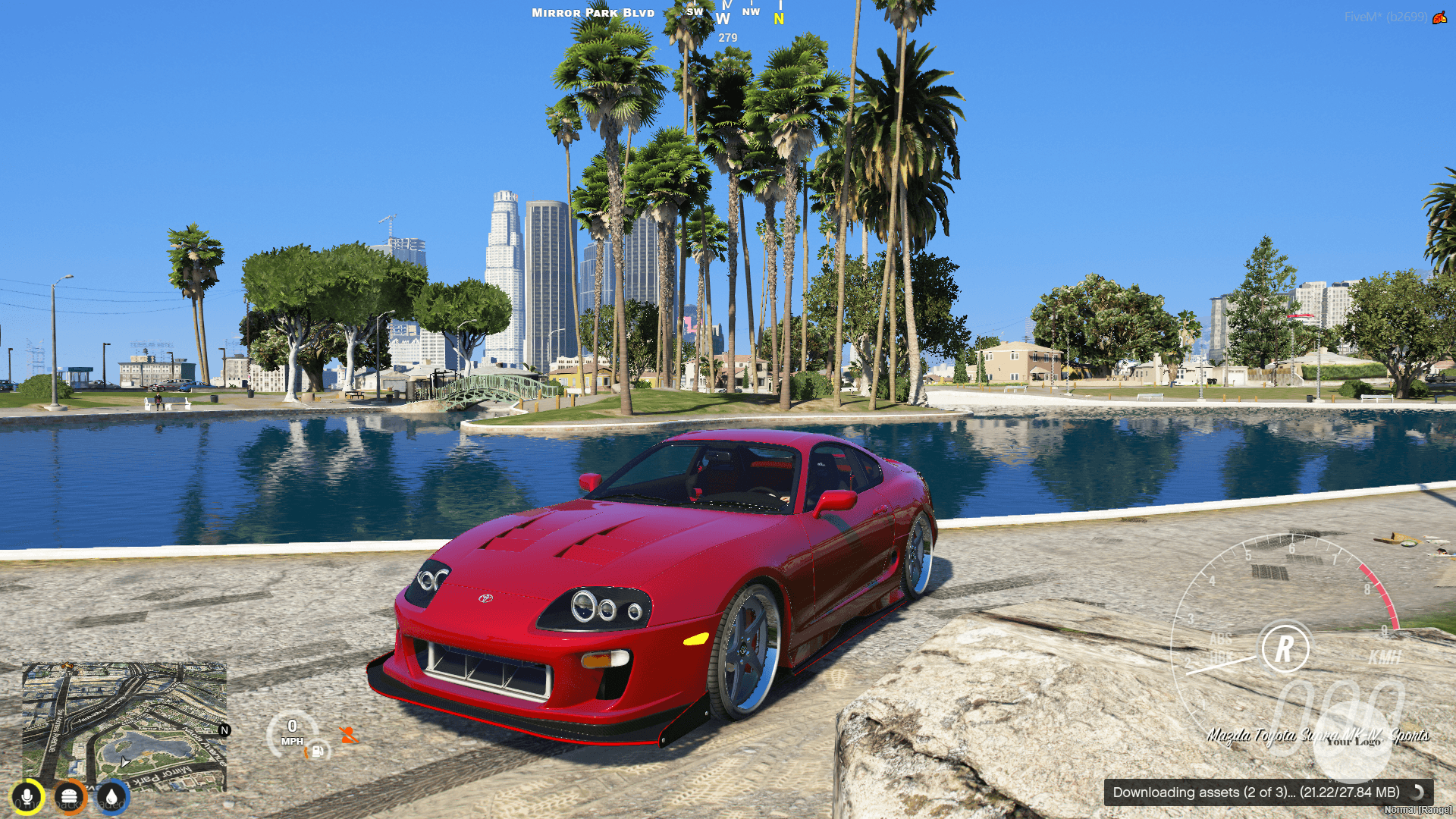Screen dimensions: 1456x819
Task: Collapse the KMH speedometer gauge
Action: point(1385,657)
